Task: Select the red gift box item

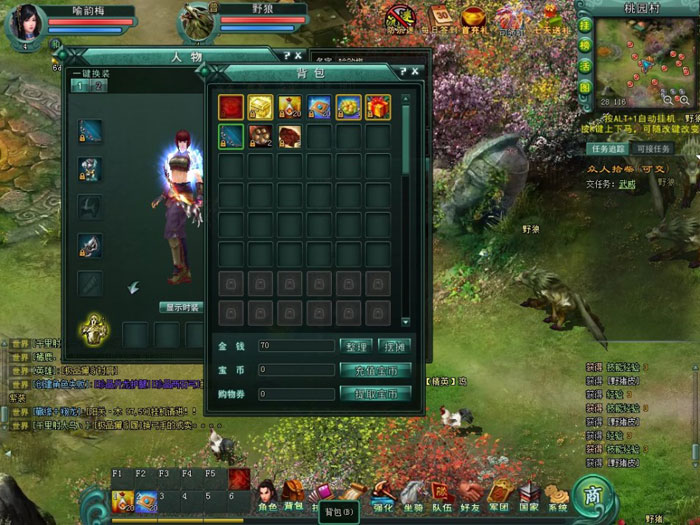Action: pyautogui.click(x=377, y=107)
